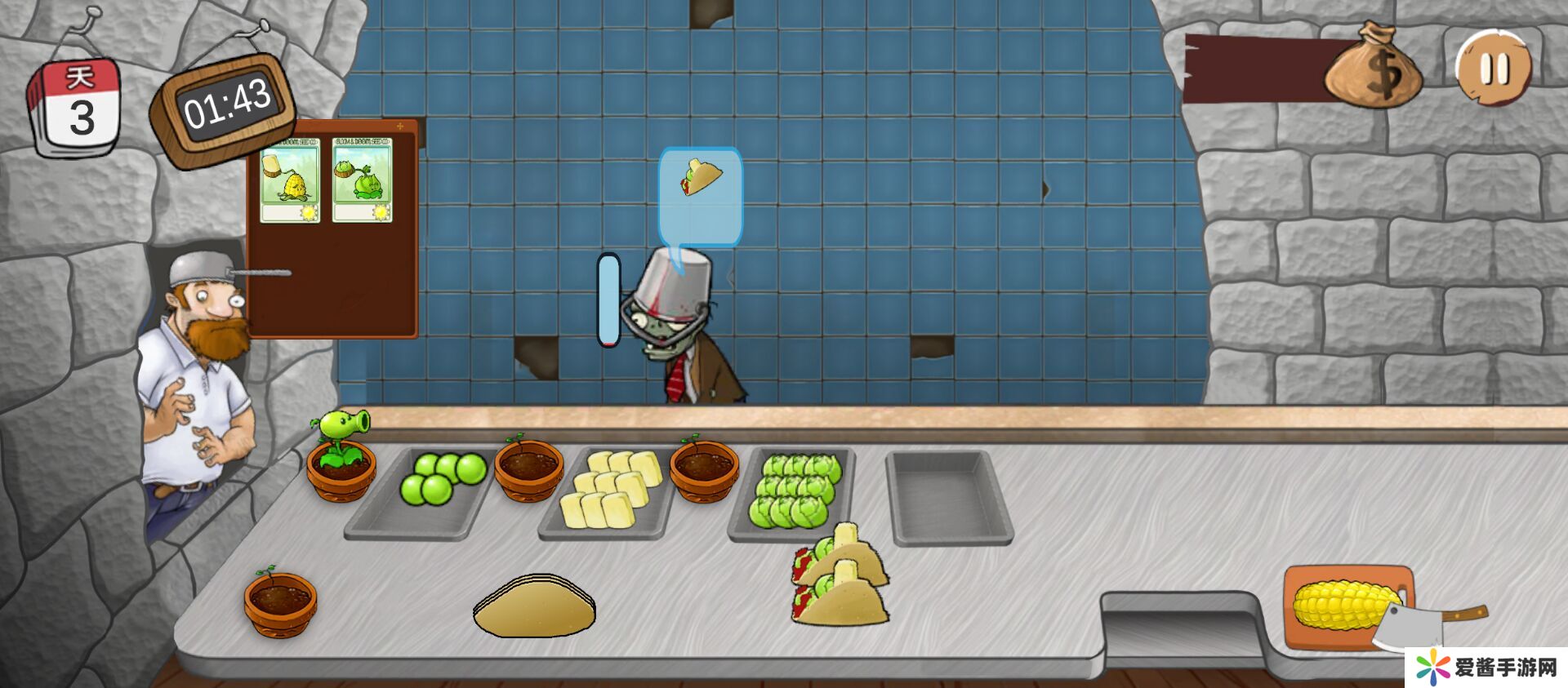Take a tortilla from the stack
This screenshot has height=688, width=1568.
tap(534, 606)
